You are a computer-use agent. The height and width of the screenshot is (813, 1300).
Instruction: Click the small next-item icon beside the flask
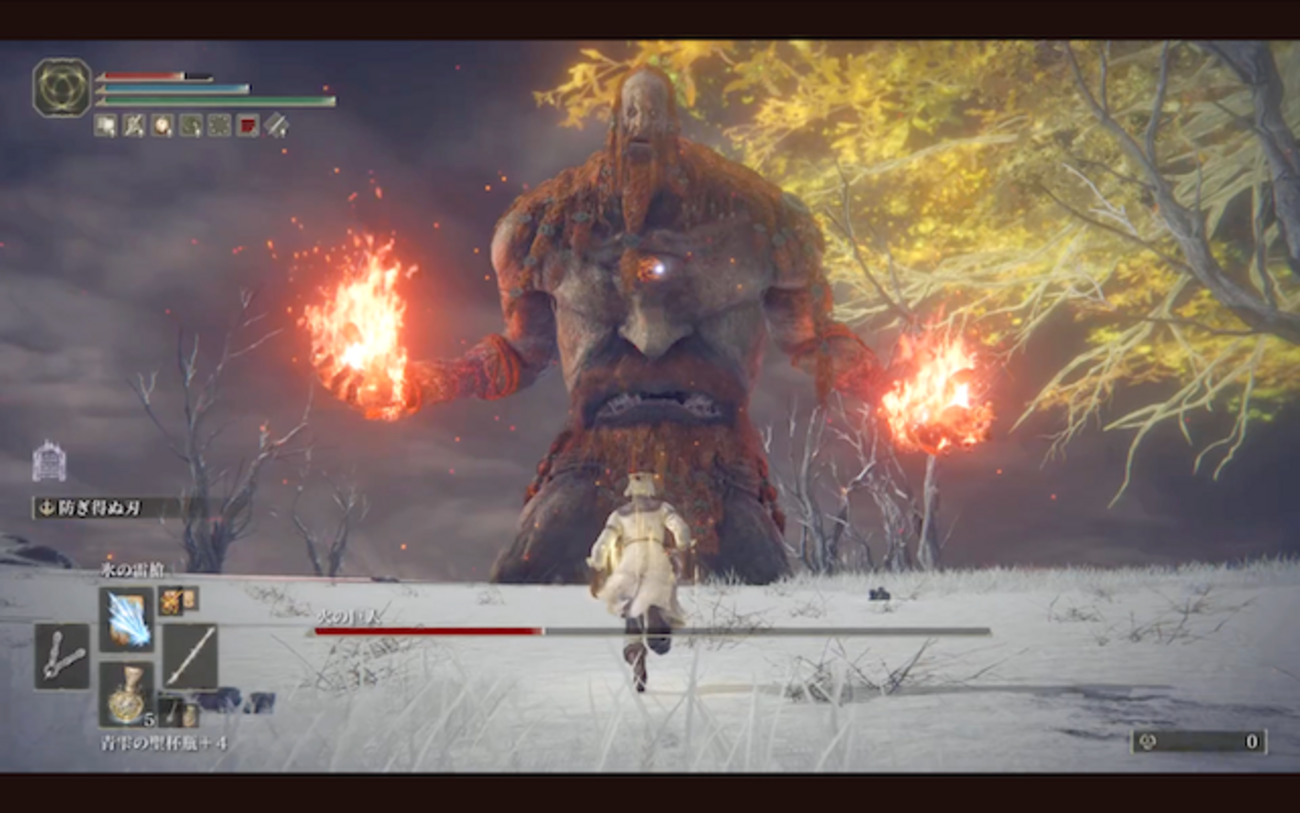coord(171,712)
